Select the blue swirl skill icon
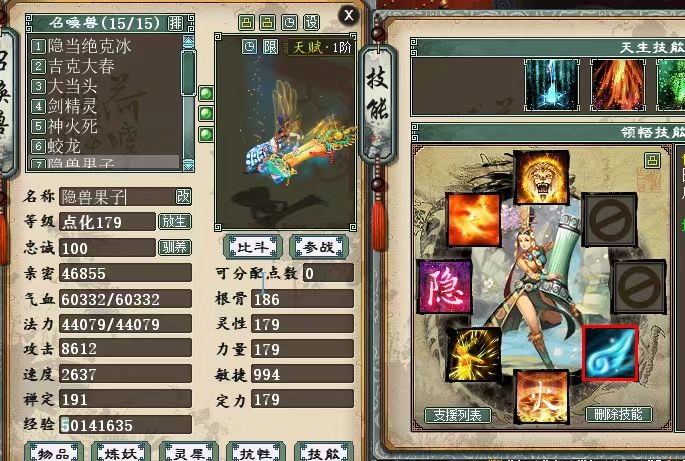The height and width of the screenshot is (461, 685). (609, 352)
